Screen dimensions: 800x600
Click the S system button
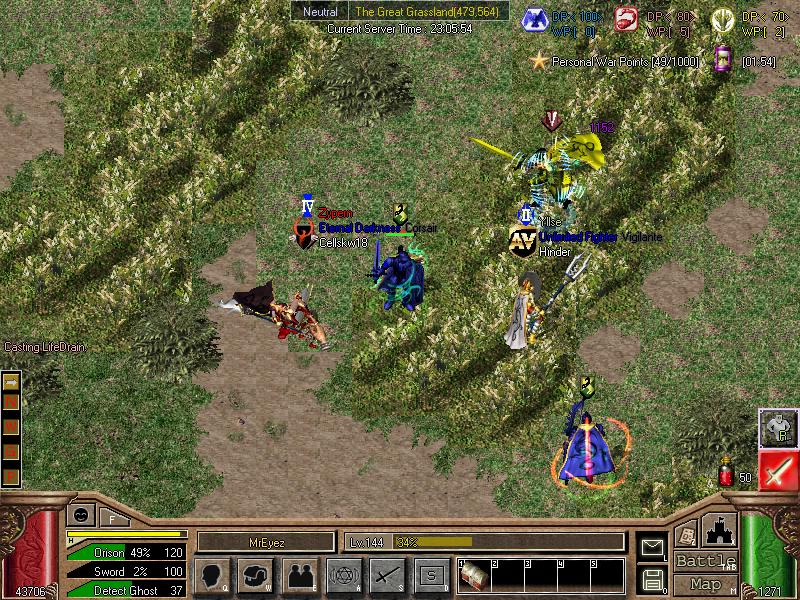(x=430, y=575)
